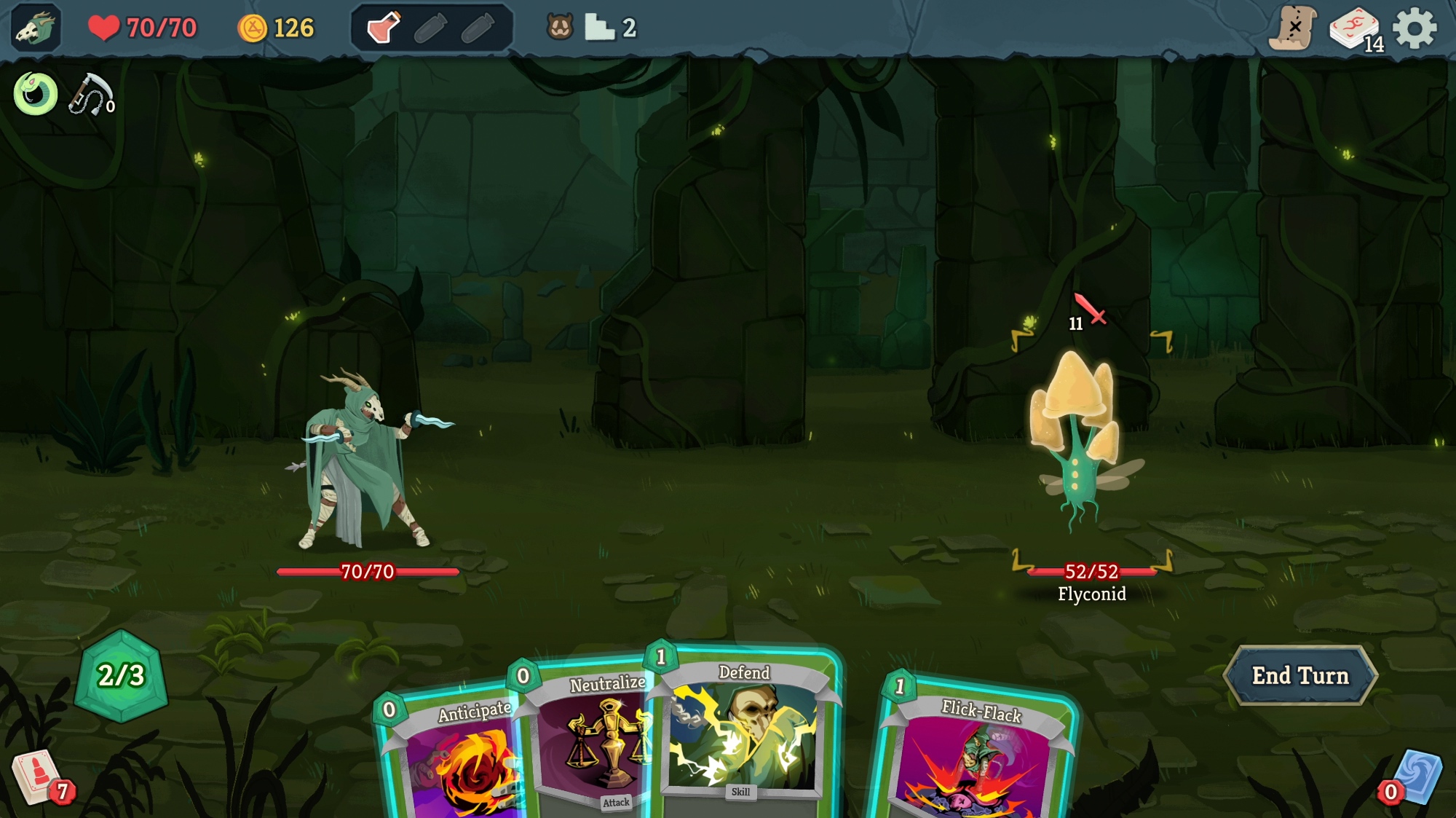This screenshot has height=818, width=1456.
Task: Inspect the green snake ring relic
Action: click(x=35, y=94)
